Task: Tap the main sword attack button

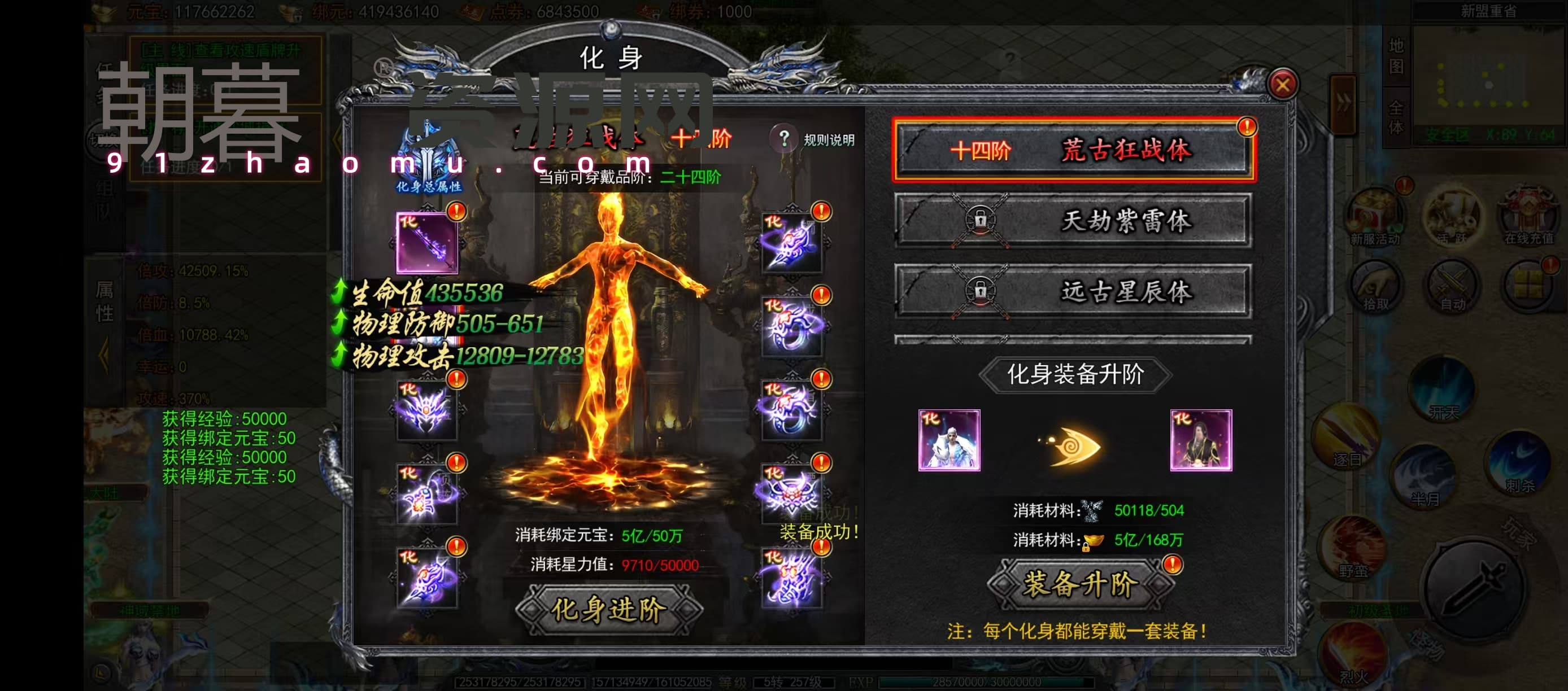Action: (1474, 587)
